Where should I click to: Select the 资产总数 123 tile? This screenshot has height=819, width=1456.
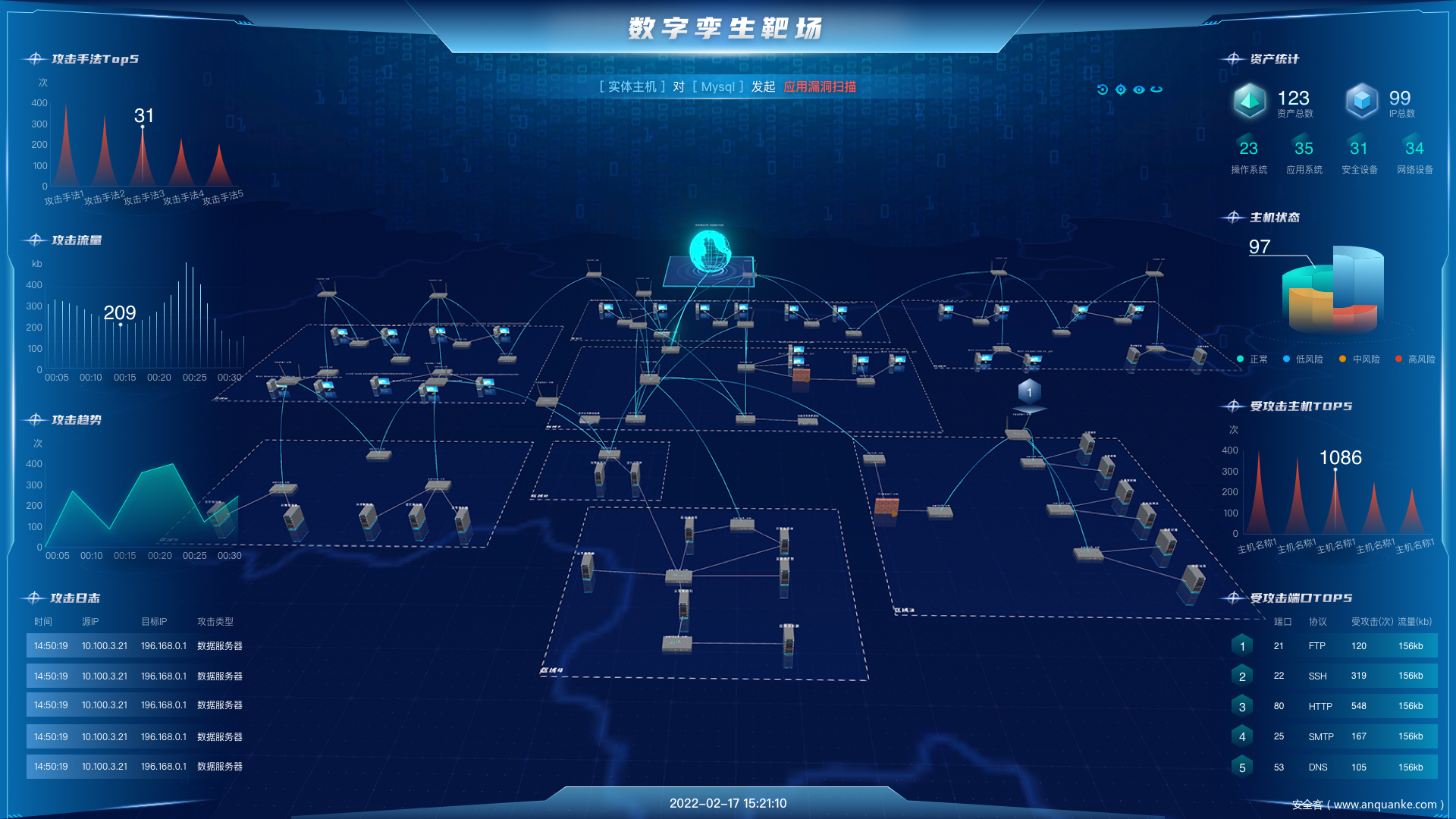tap(1274, 102)
